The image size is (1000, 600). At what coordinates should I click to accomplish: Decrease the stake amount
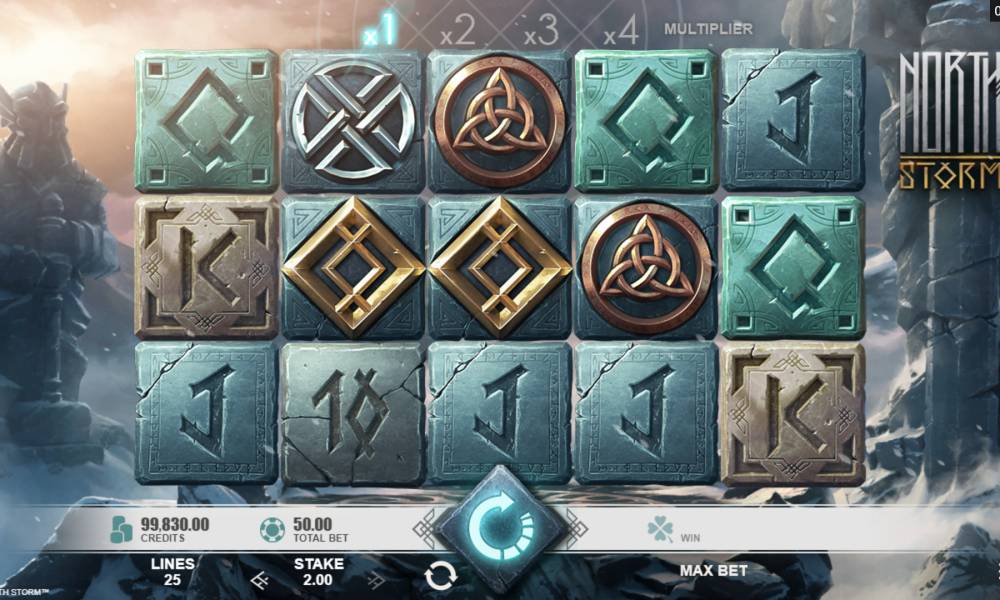click(258, 579)
